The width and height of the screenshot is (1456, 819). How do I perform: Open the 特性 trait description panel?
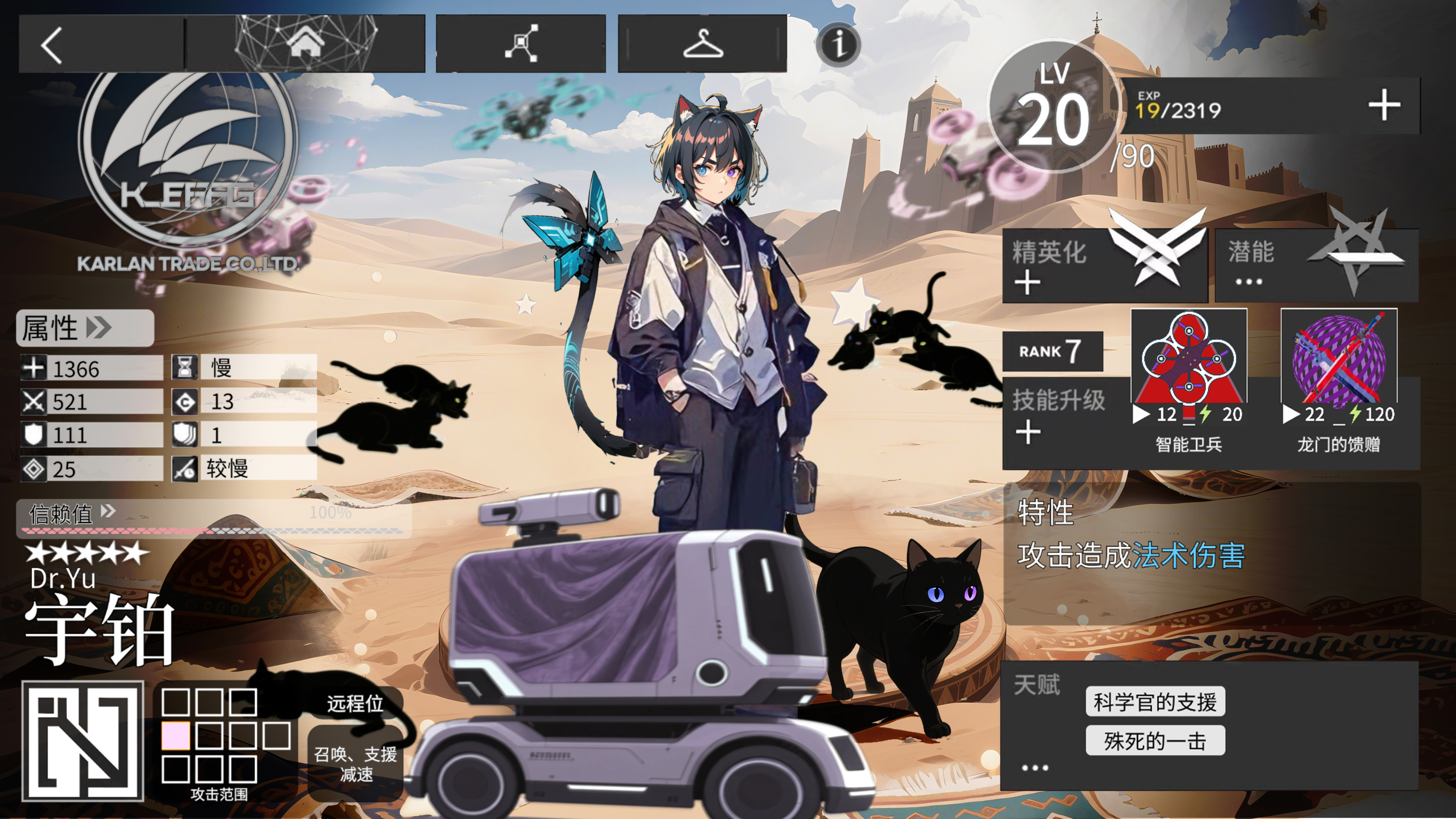coord(1210,543)
